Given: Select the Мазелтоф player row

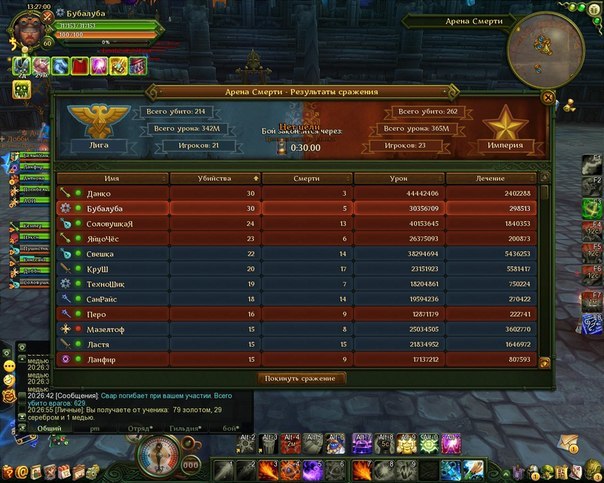Looking at the screenshot, I should 300,328.
